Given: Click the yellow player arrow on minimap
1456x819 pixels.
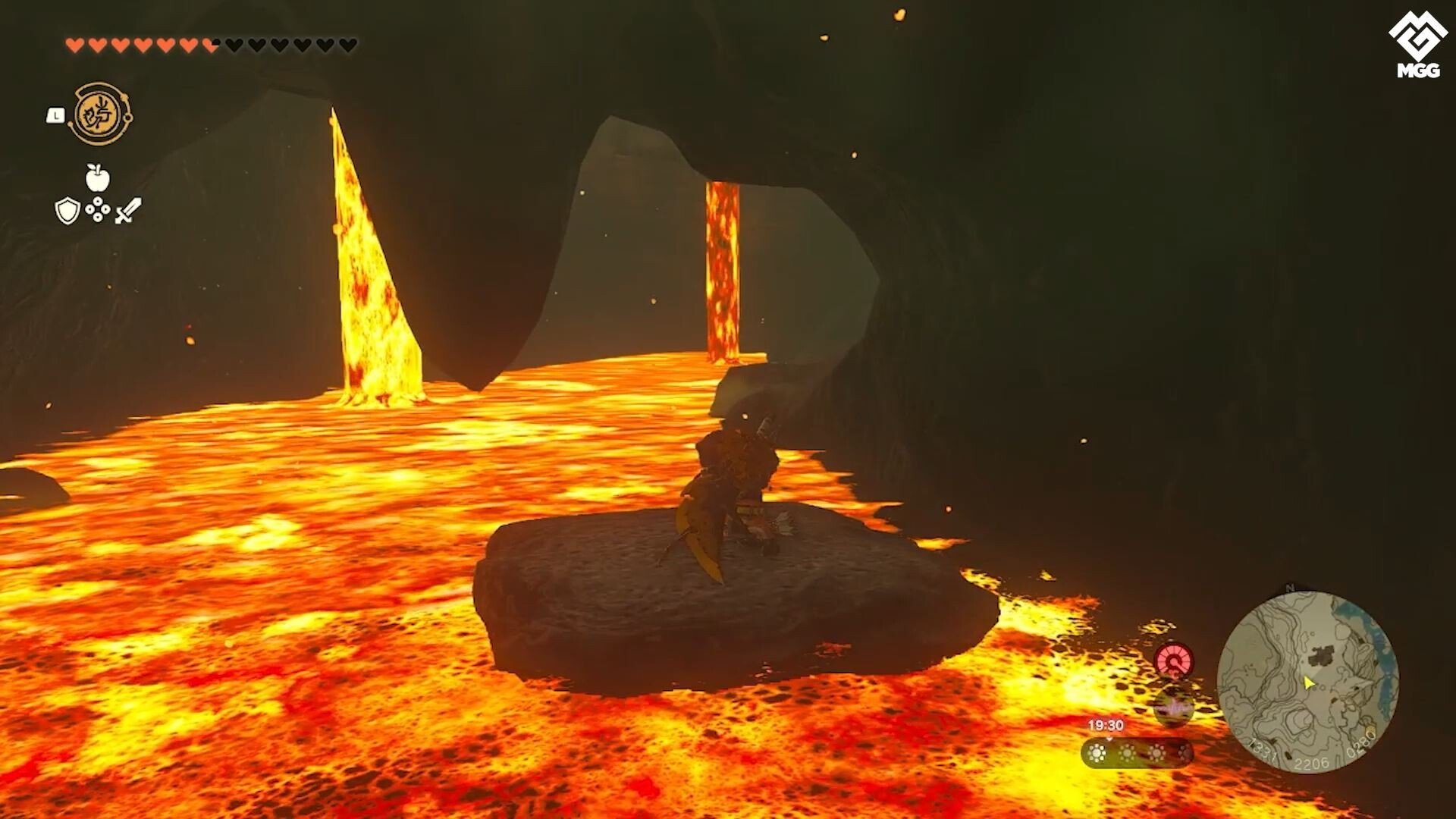Looking at the screenshot, I should (x=1309, y=683).
